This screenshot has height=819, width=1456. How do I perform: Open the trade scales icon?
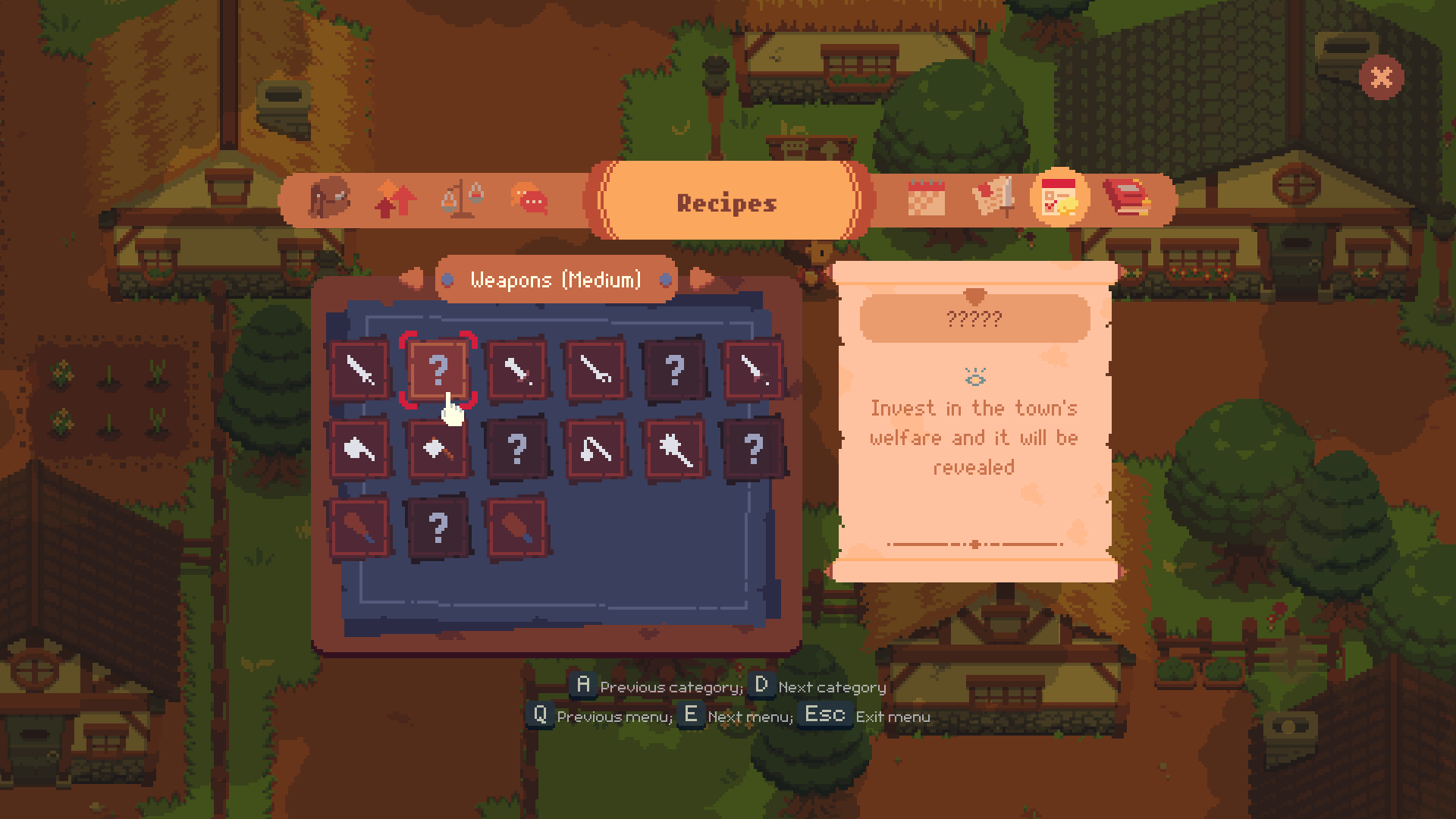pyautogui.click(x=461, y=199)
